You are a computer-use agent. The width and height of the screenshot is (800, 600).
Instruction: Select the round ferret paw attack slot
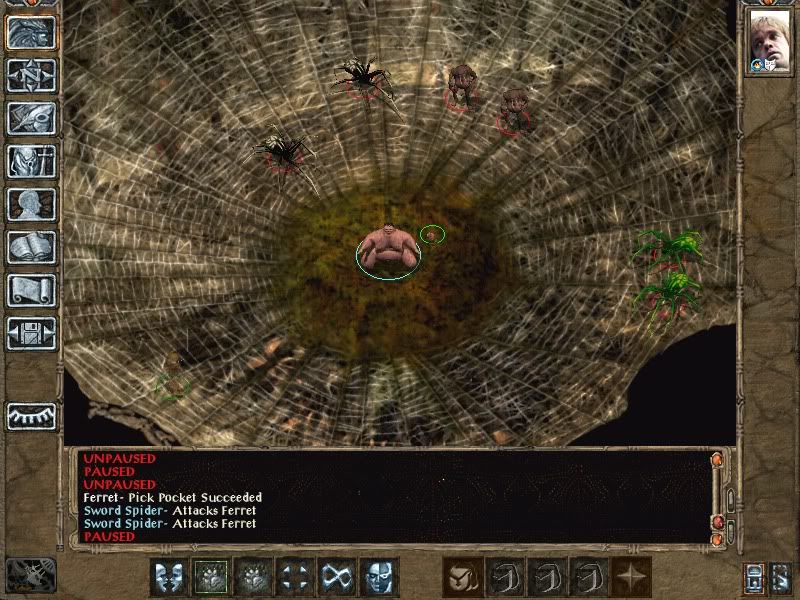pos(462,577)
